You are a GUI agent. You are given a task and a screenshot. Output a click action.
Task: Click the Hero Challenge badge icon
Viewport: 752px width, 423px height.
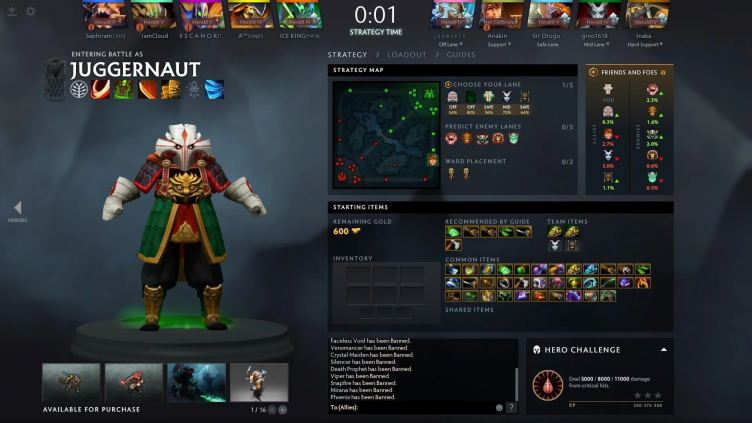pyautogui.click(x=547, y=384)
